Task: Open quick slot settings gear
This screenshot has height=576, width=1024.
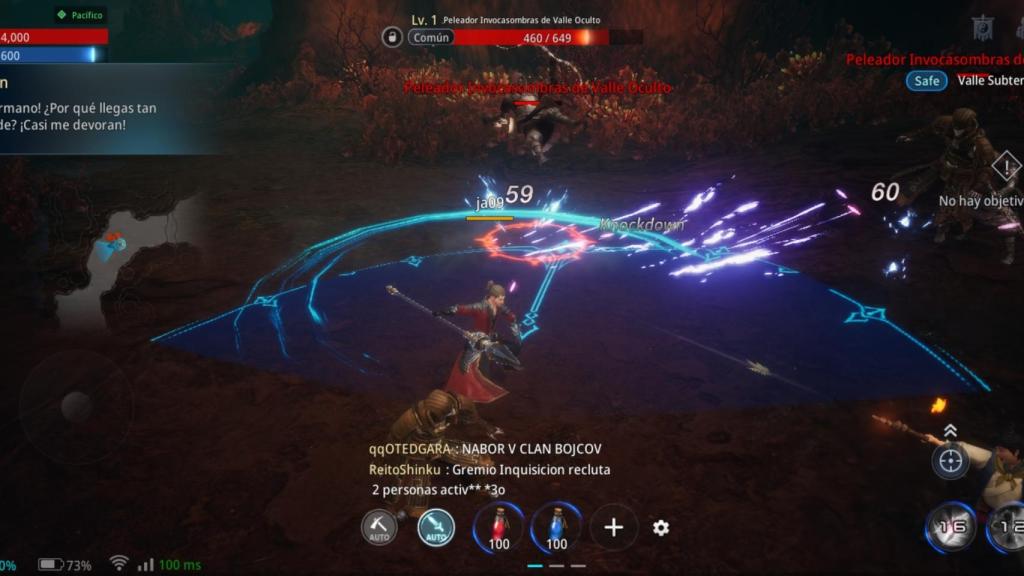Action: 661,528
